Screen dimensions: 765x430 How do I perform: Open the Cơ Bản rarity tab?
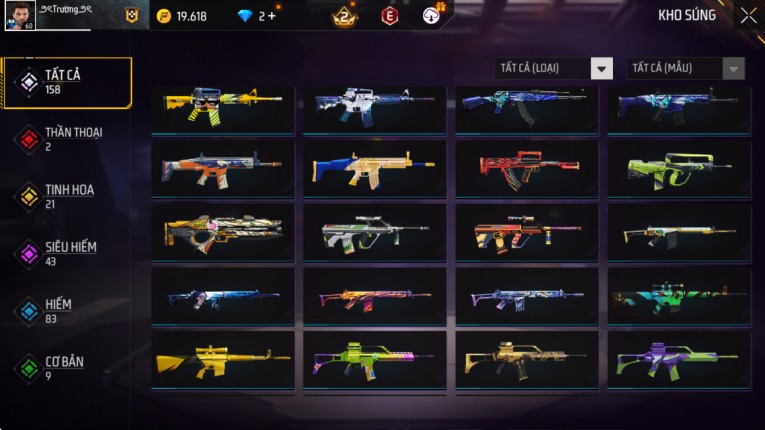[67, 367]
